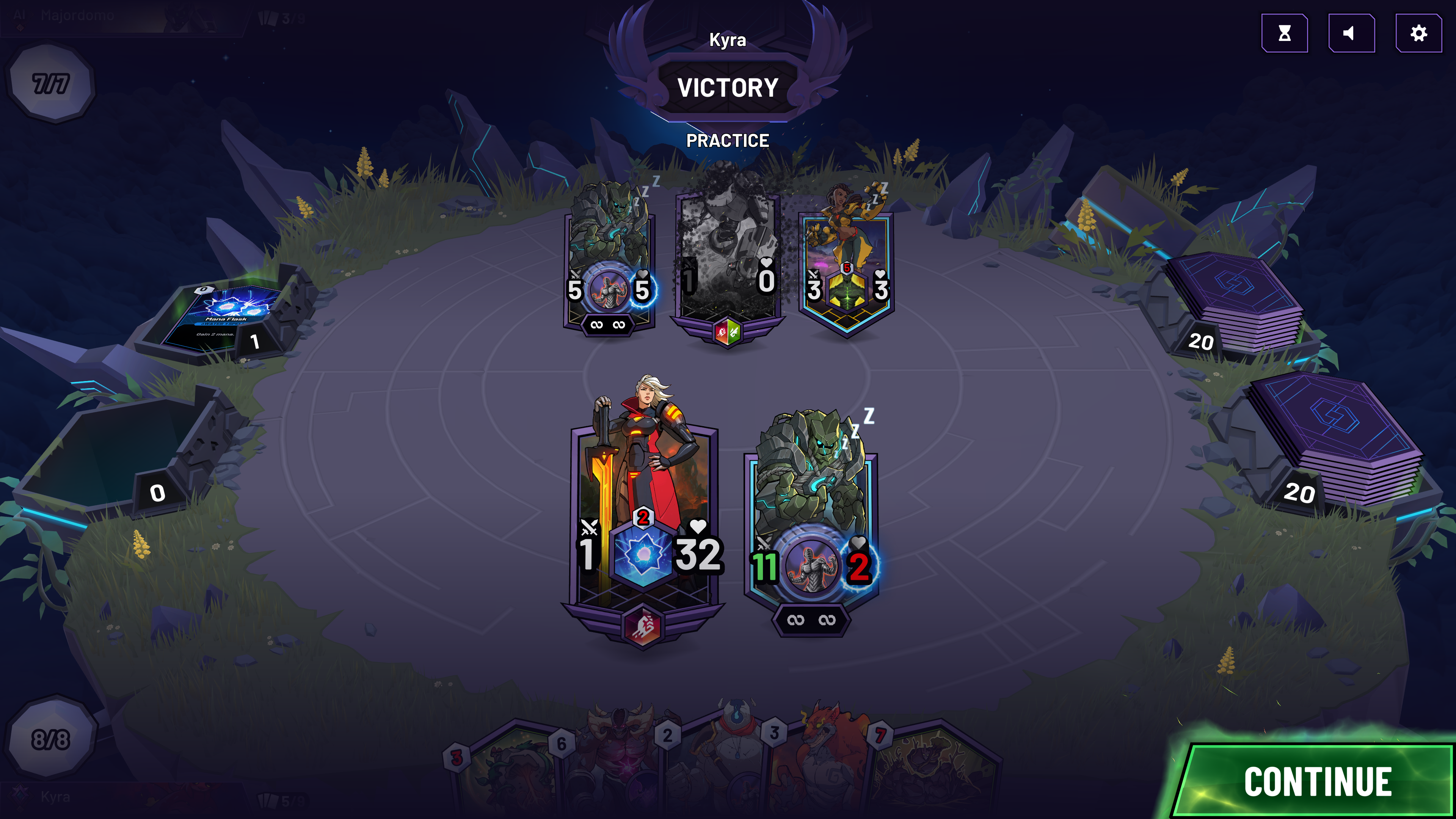Toggle the sound speaker button
The image size is (1456, 819).
click(x=1351, y=33)
